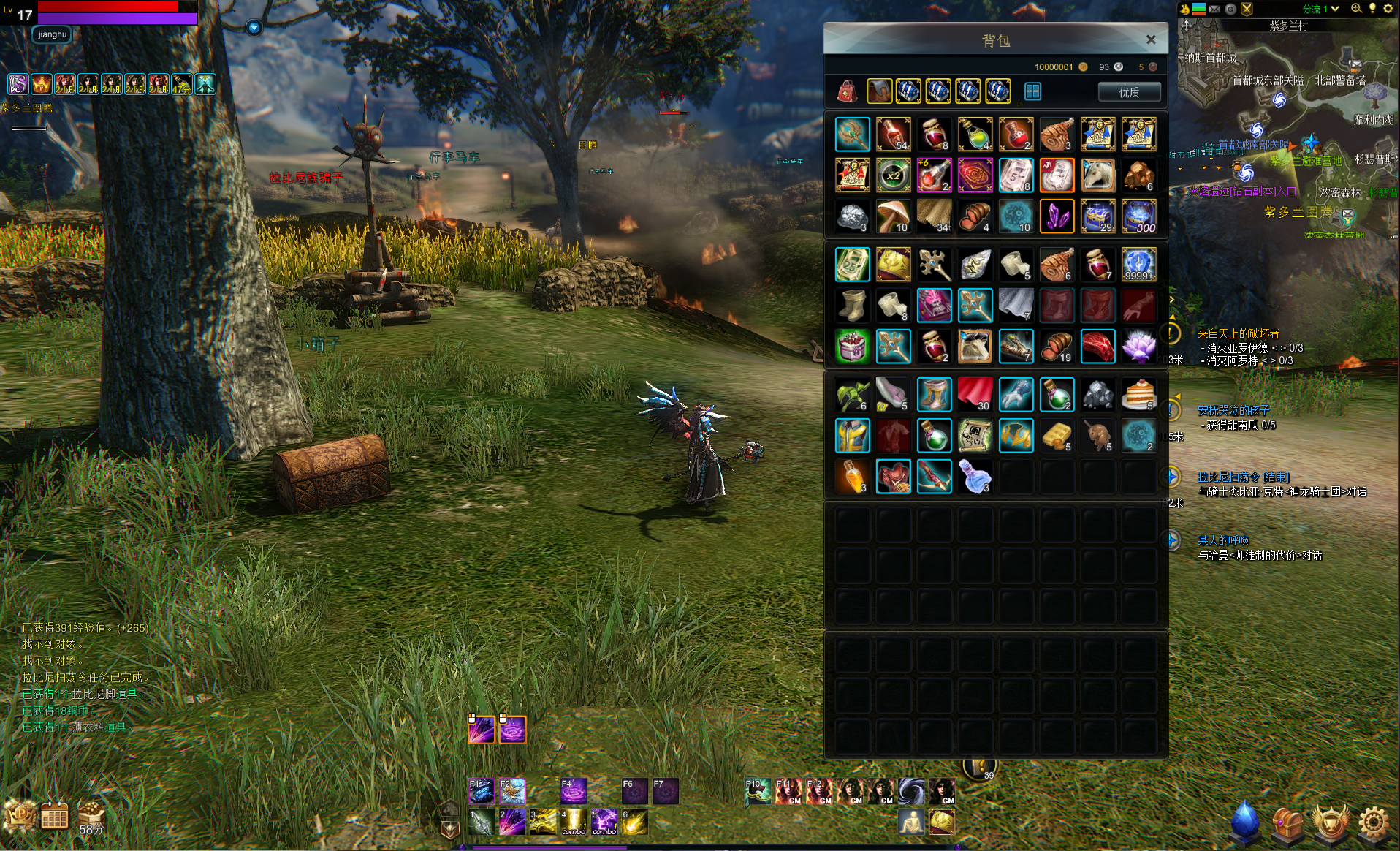Activate the F4 purple vortex skill
The height and width of the screenshot is (851, 1400).
click(573, 791)
